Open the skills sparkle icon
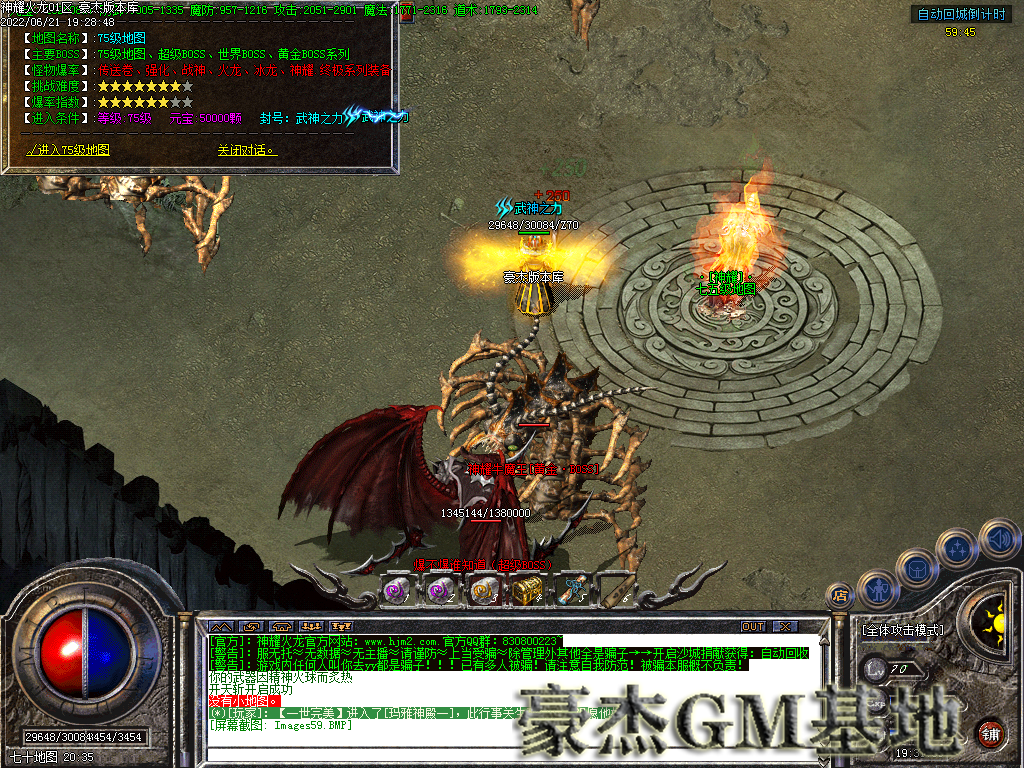 (x=959, y=548)
